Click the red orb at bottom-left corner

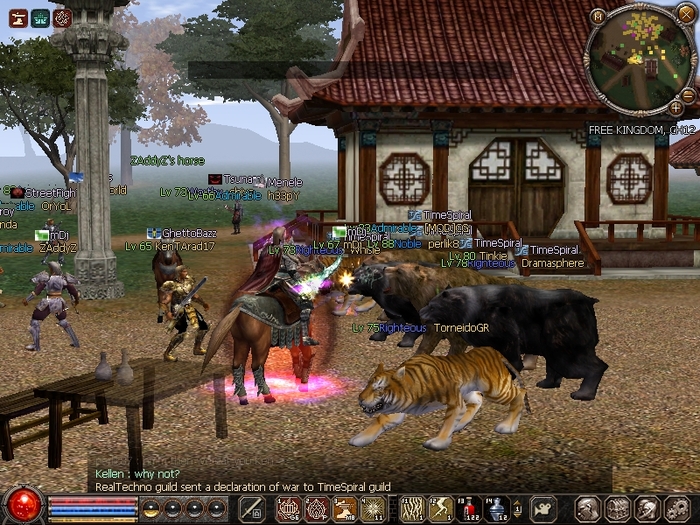(x=23, y=503)
